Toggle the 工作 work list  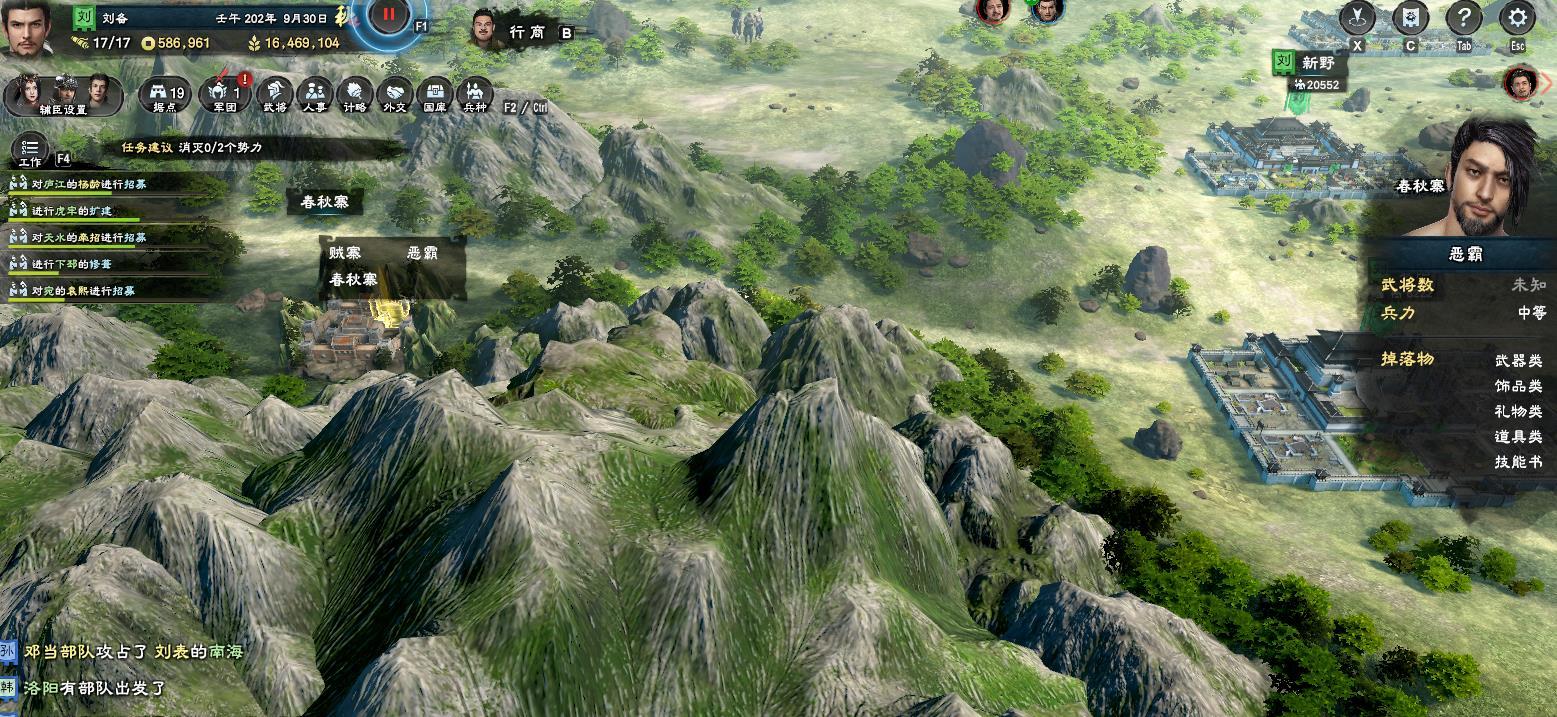tap(30, 152)
